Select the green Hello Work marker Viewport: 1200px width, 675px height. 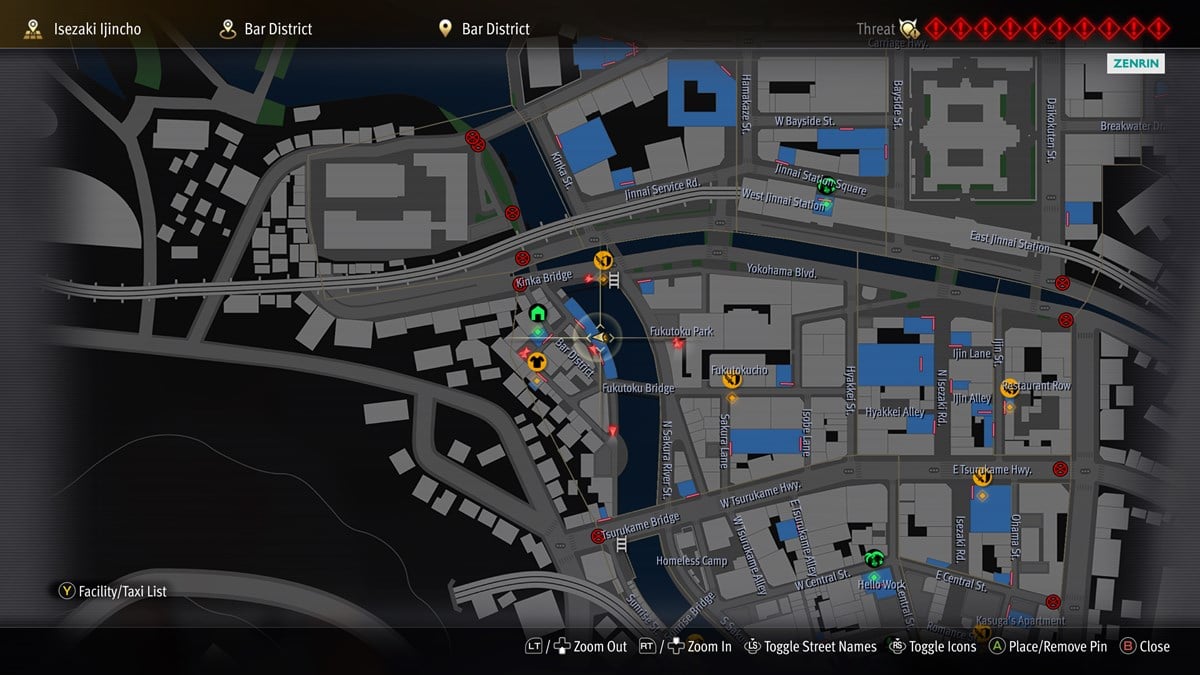(874, 559)
